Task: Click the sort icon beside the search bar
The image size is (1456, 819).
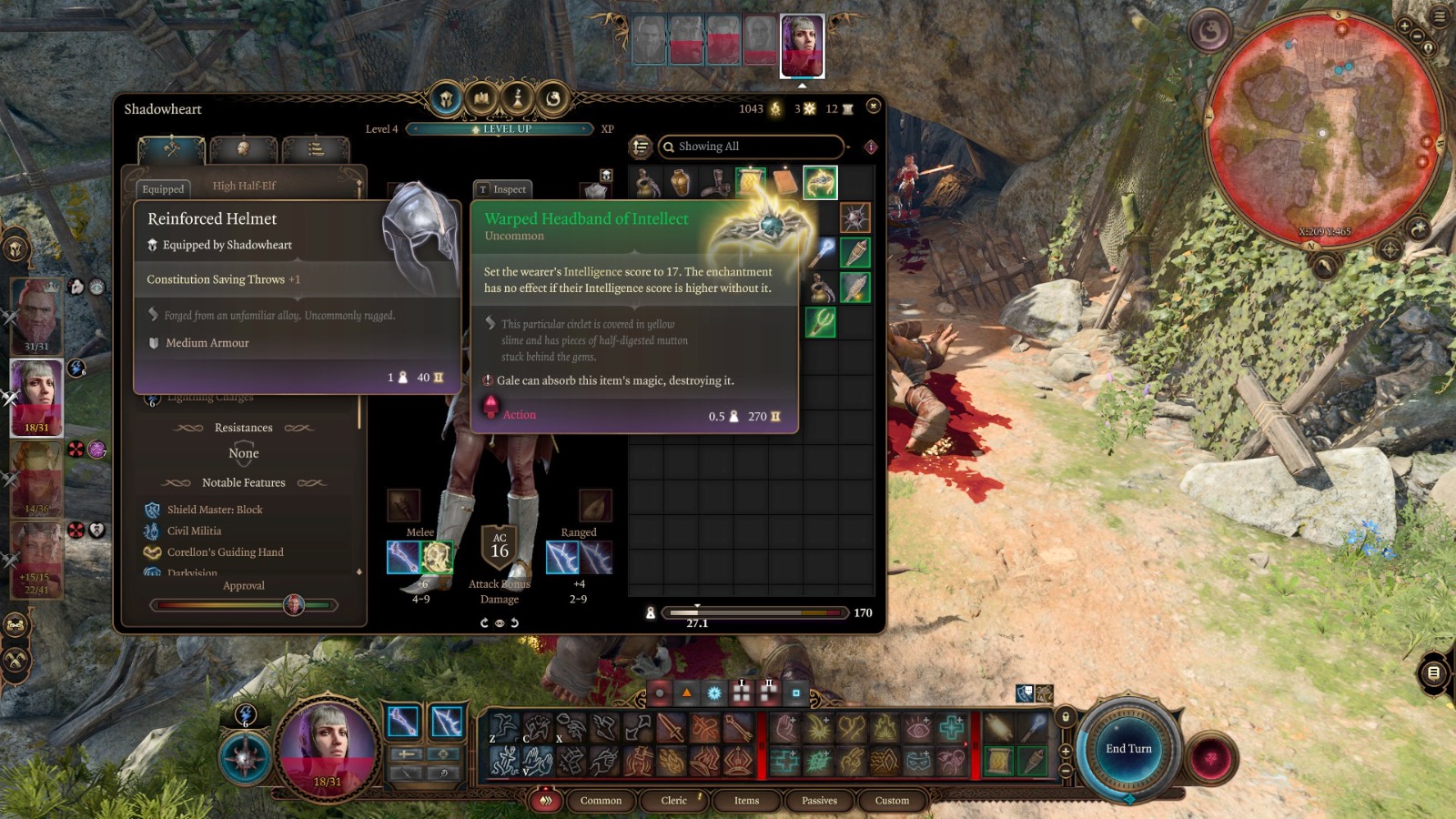Action: (x=640, y=147)
